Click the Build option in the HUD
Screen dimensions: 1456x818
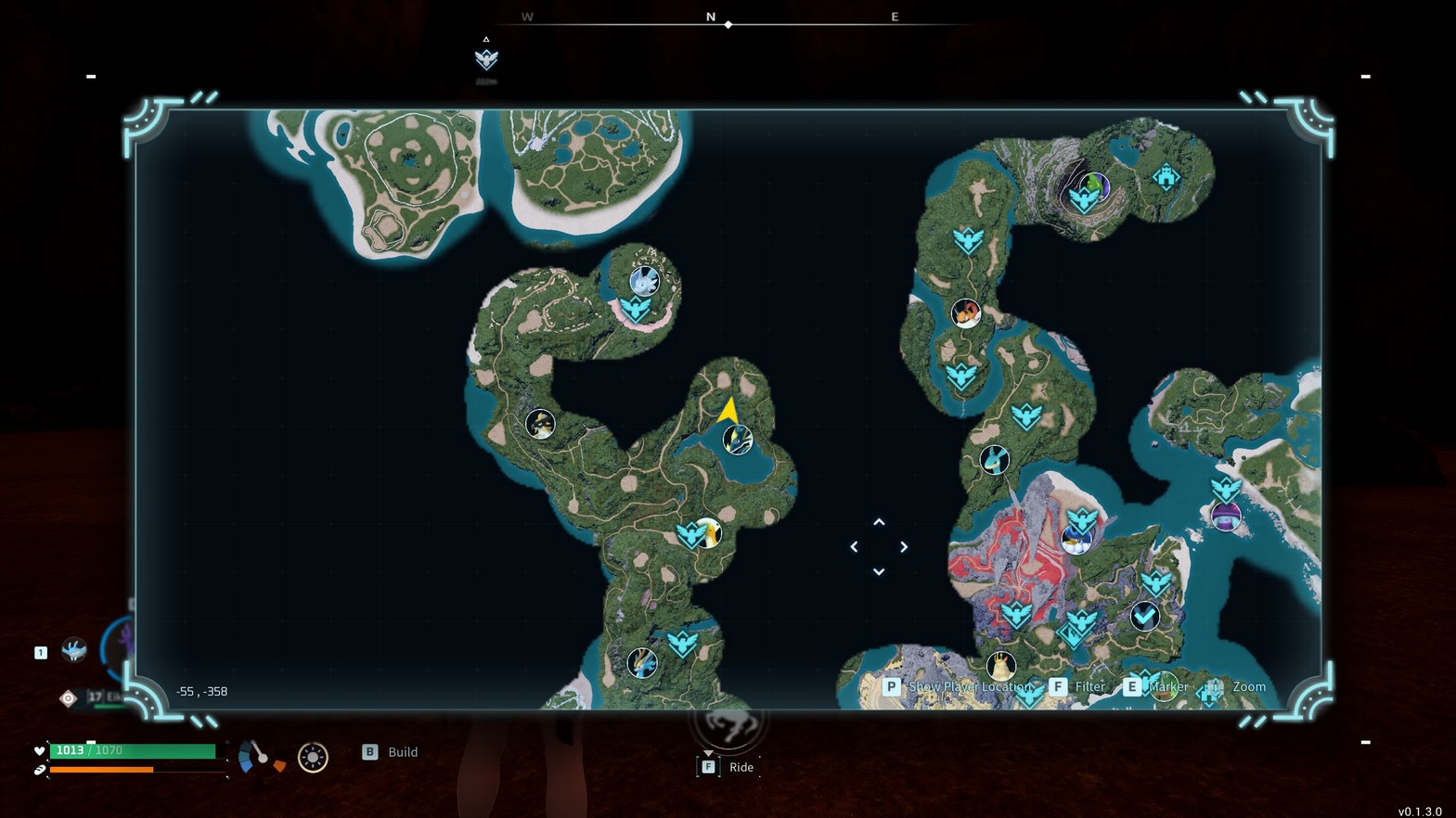(x=402, y=752)
